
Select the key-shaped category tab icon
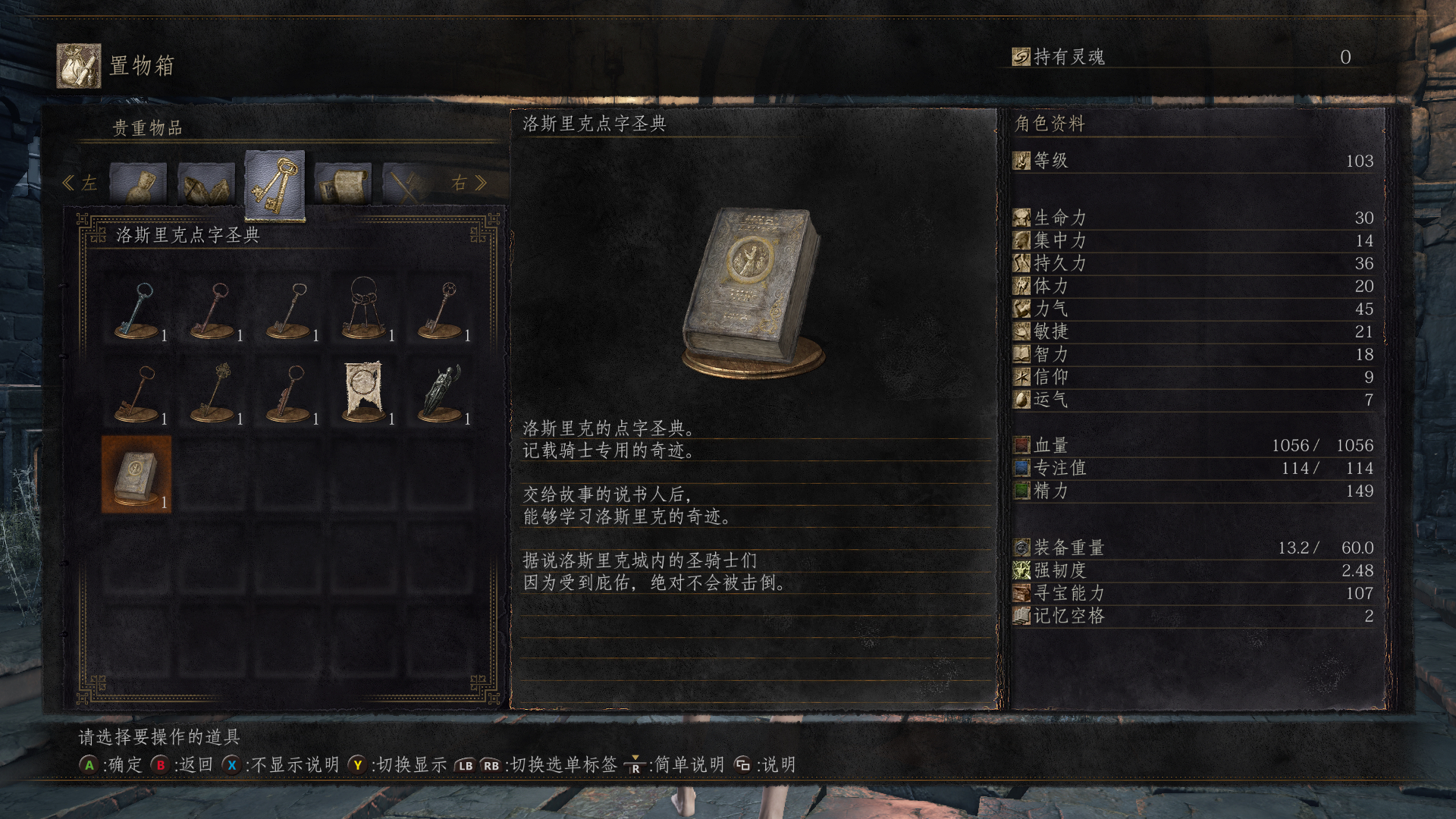[x=274, y=180]
